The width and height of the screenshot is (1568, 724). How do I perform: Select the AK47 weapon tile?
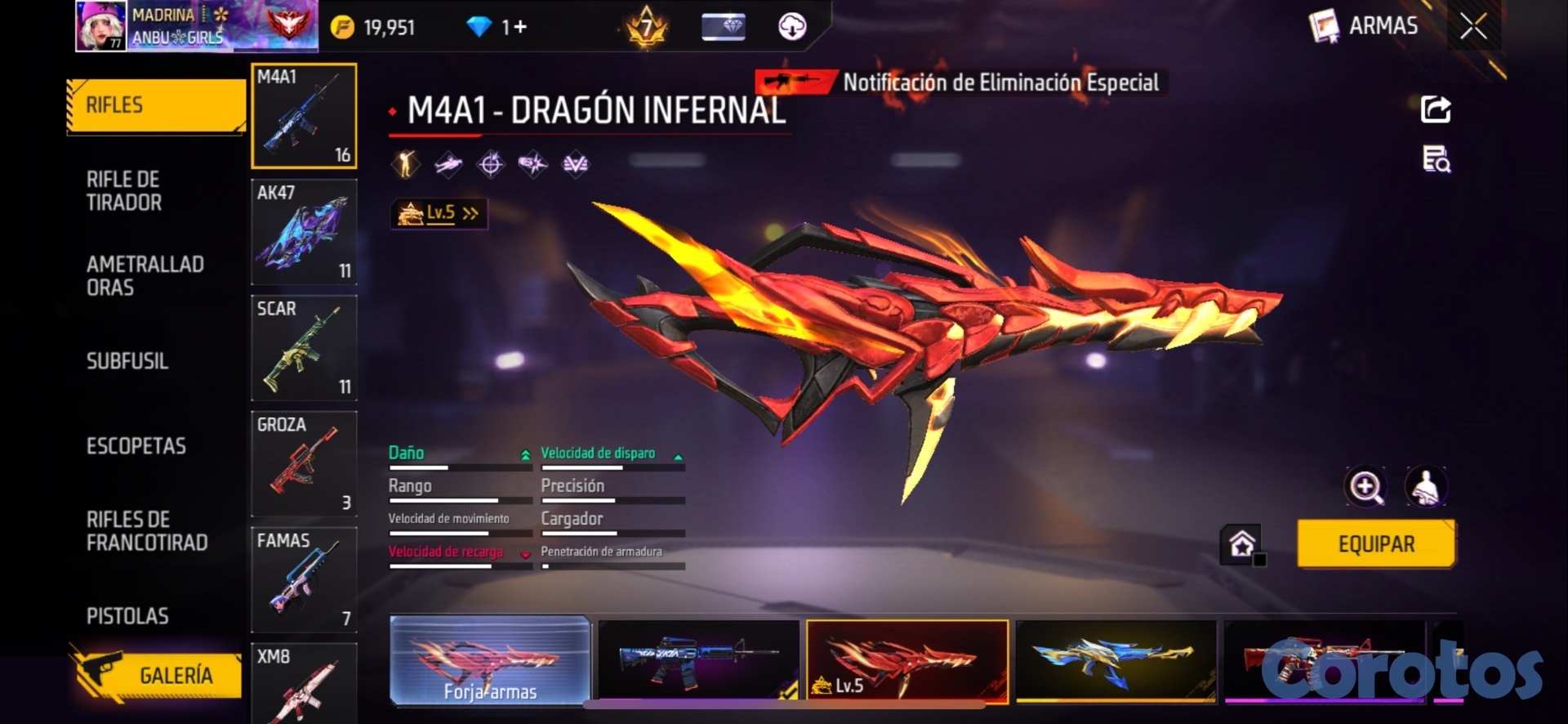304,232
